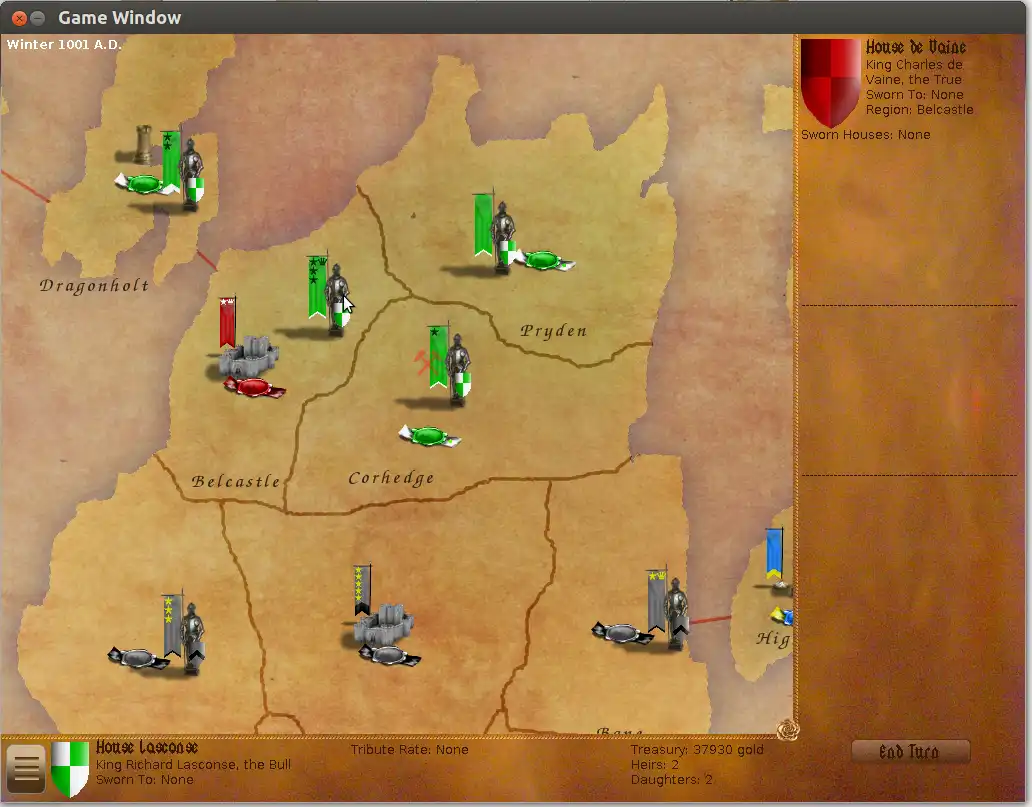Minimize the Game Window
Viewport: 1032px width, 807px height.
click(37, 18)
